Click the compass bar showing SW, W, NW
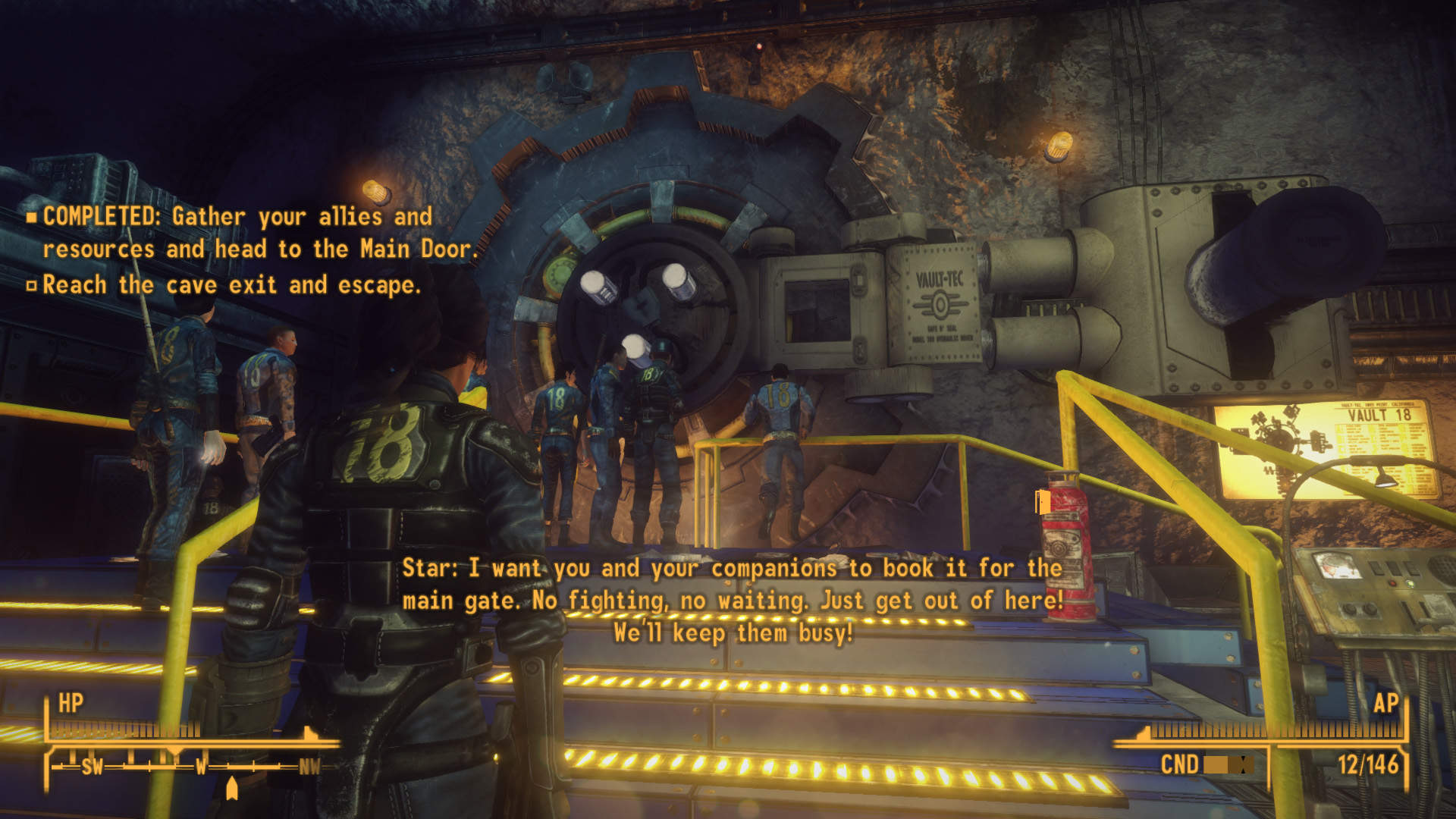 point(186,767)
